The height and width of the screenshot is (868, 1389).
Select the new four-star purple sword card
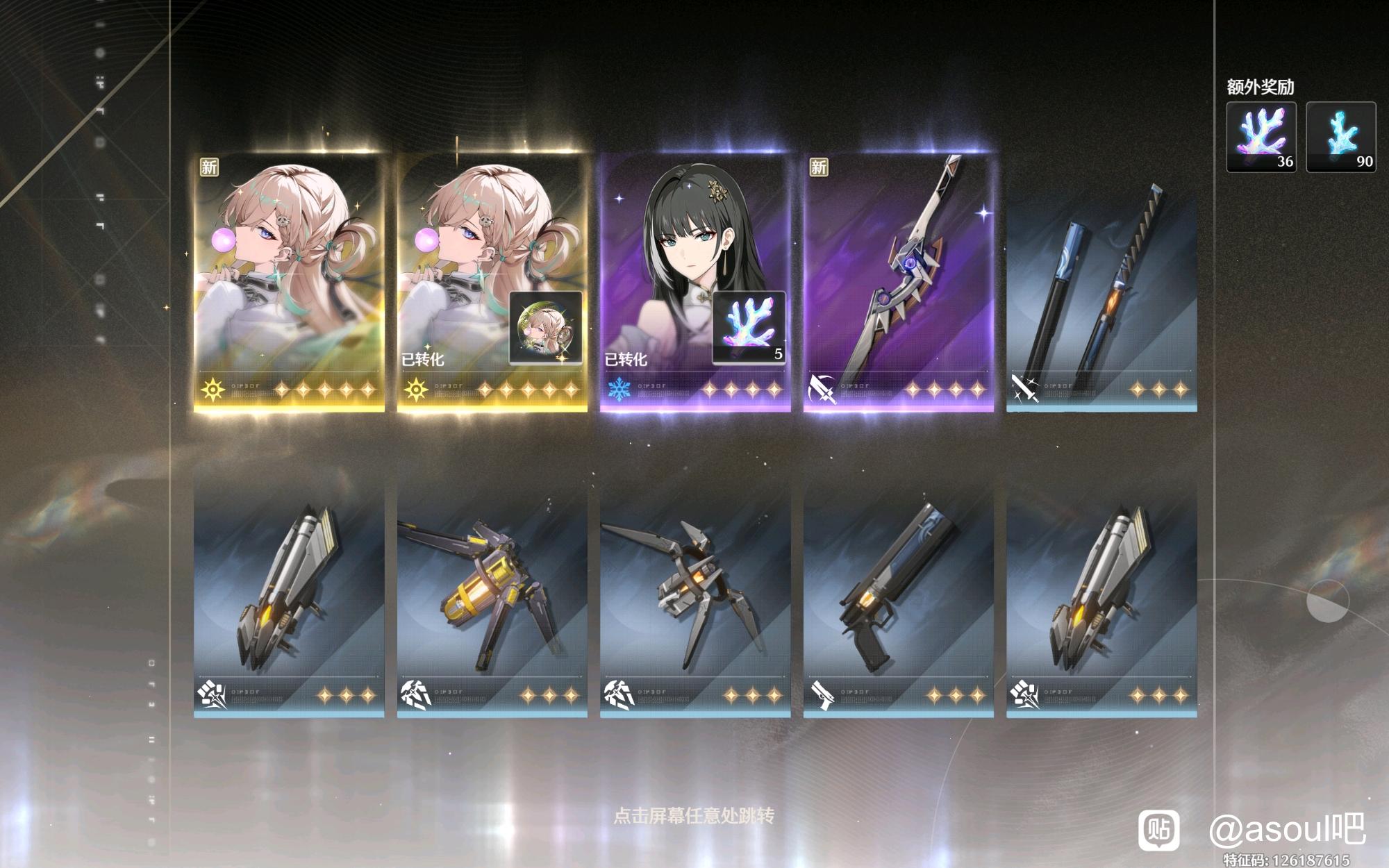point(899,281)
